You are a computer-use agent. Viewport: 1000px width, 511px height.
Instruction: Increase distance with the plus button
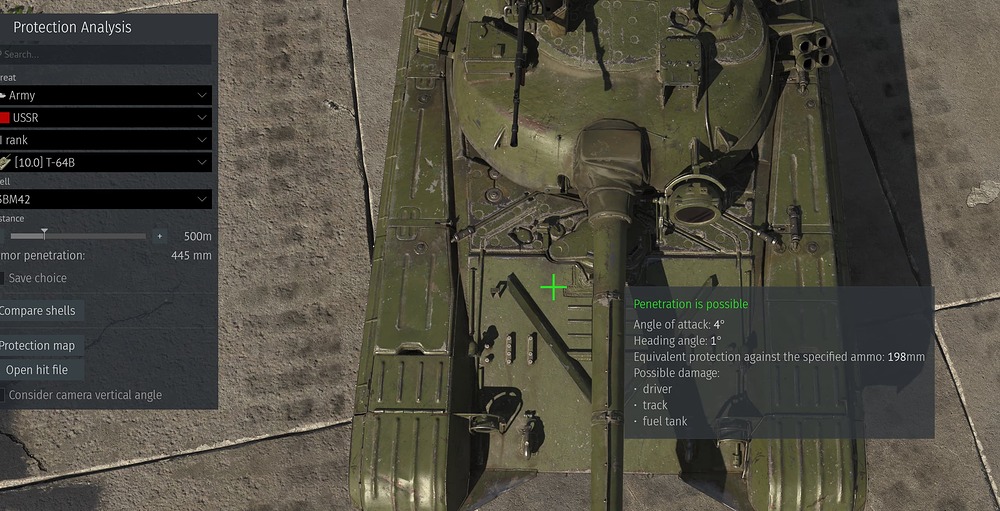click(x=159, y=236)
